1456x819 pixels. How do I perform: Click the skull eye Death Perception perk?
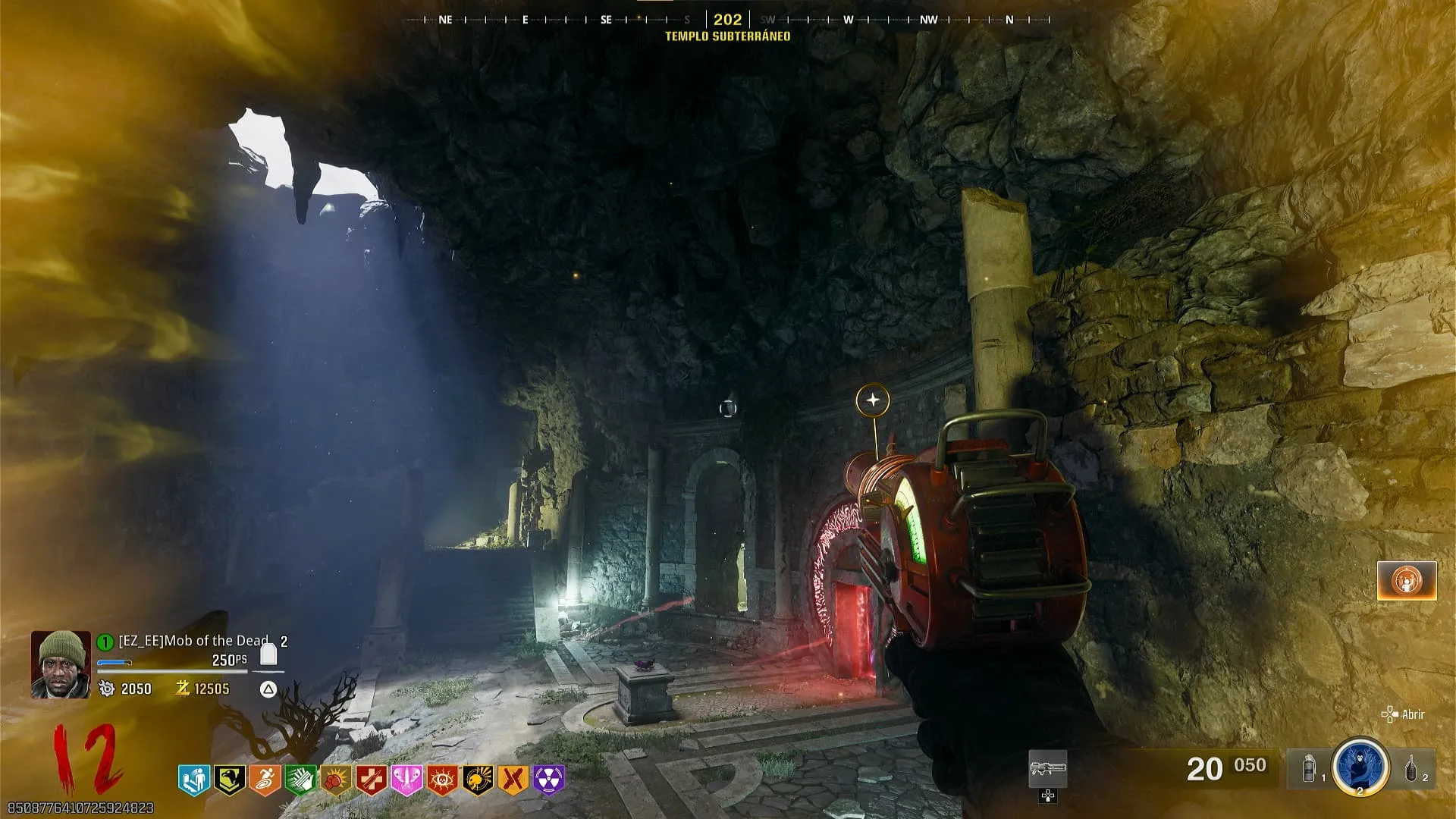[443, 780]
